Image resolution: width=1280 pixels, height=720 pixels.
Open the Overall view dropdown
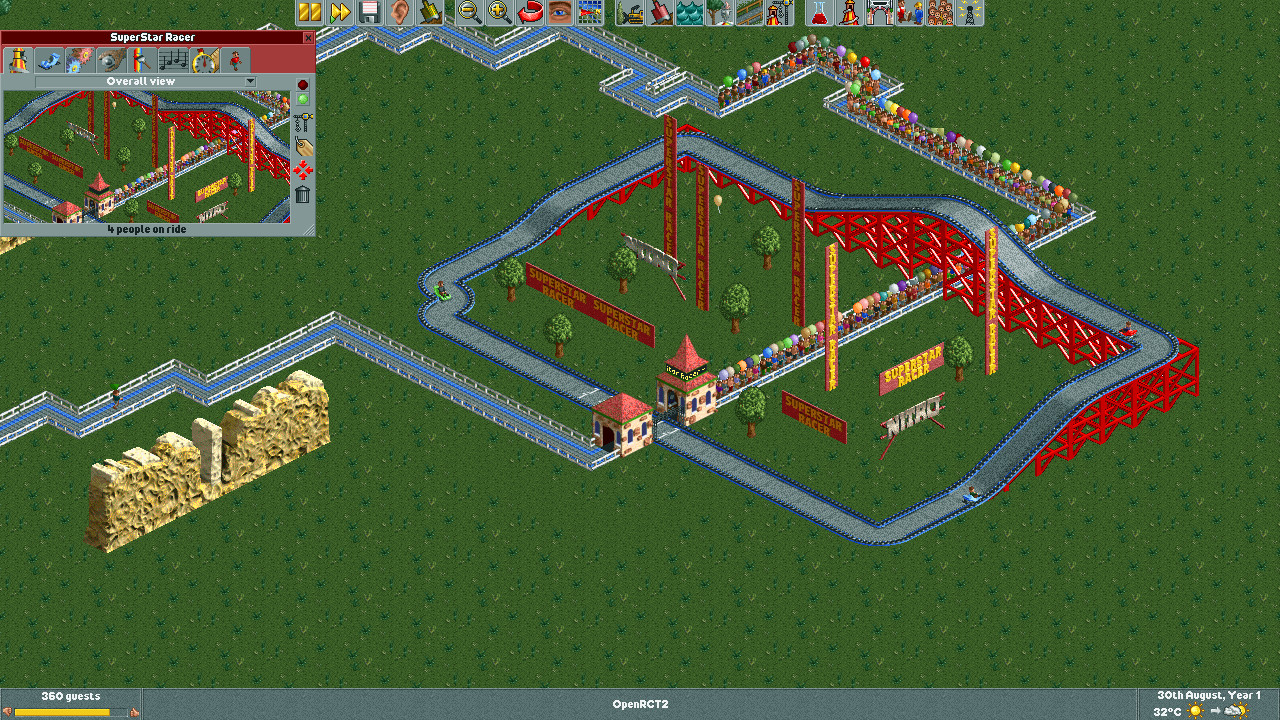[x=249, y=81]
